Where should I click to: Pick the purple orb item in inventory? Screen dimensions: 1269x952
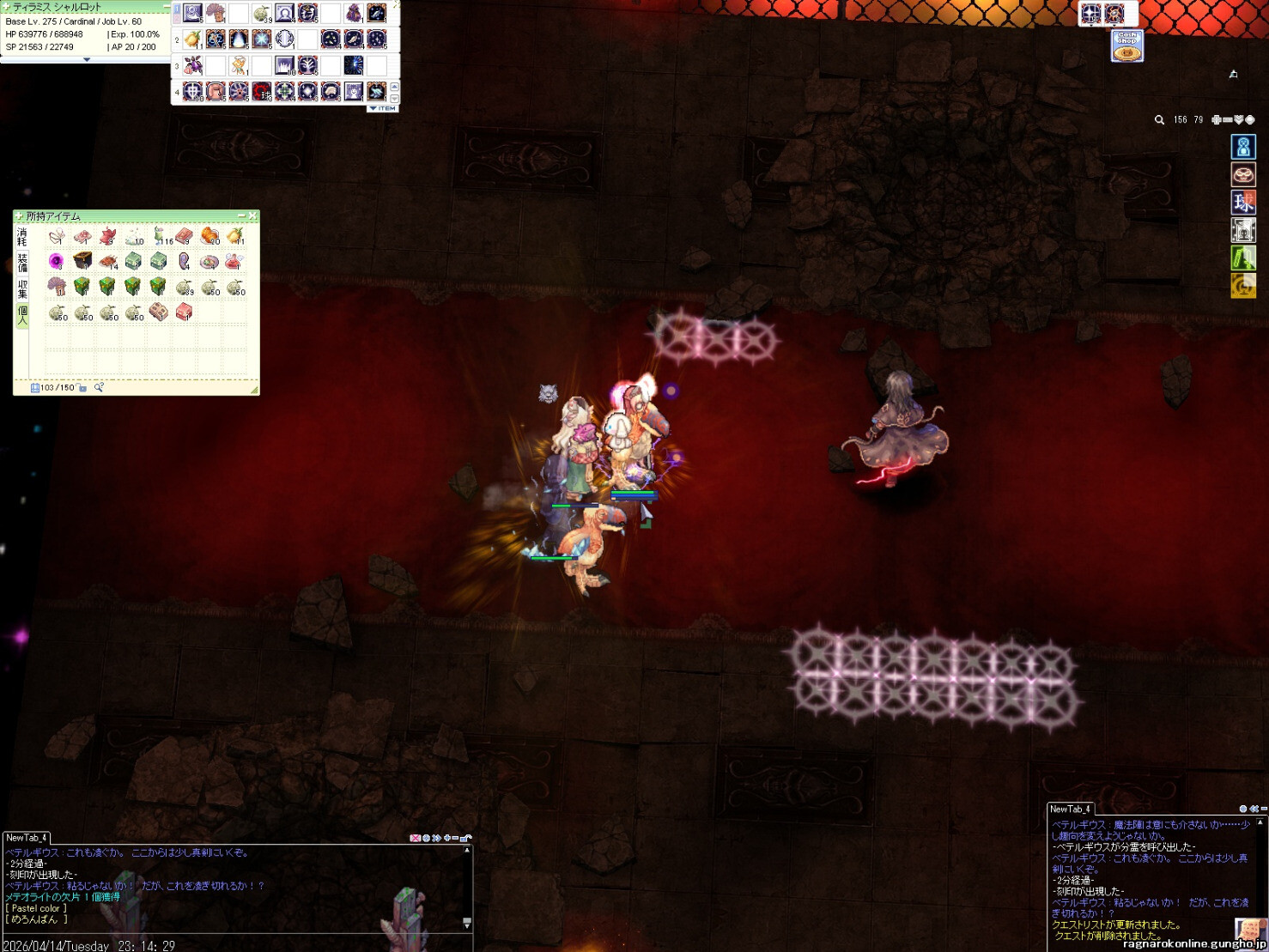pyautogui.click(x=57, y=261)
